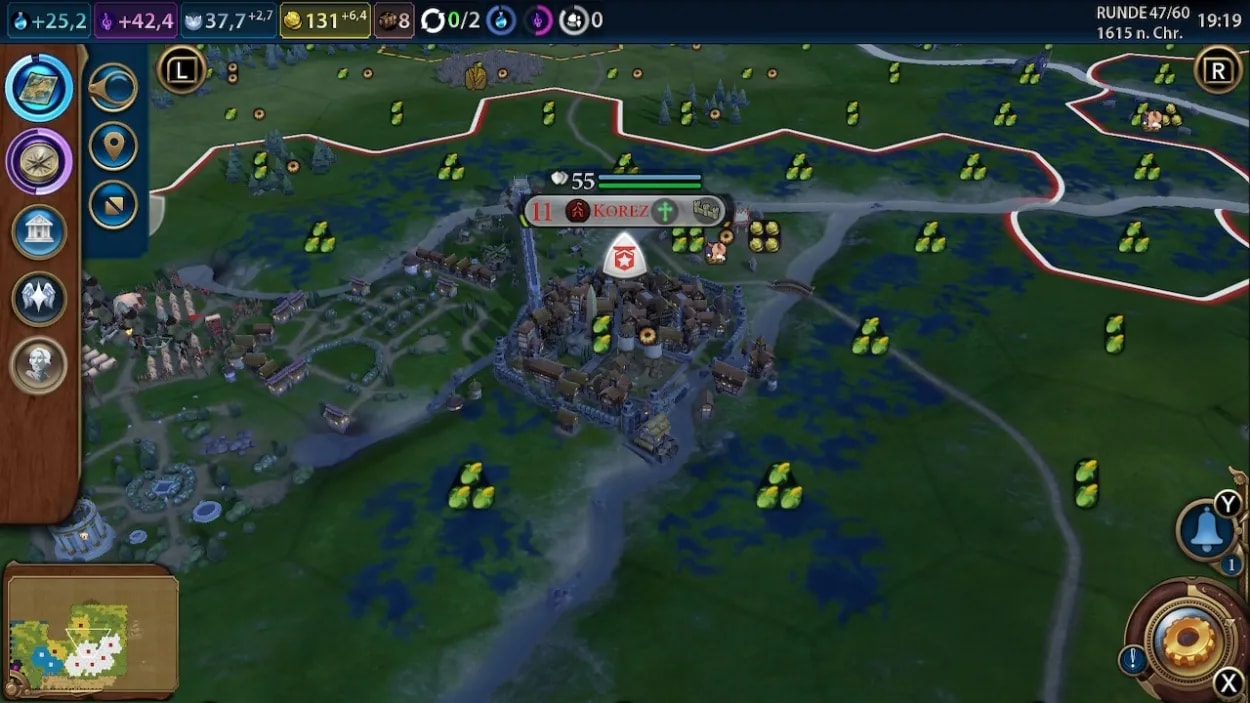Open the gold treasury display showing 131
Viewport: 1250px width, 703px height.
coord(325,20)
